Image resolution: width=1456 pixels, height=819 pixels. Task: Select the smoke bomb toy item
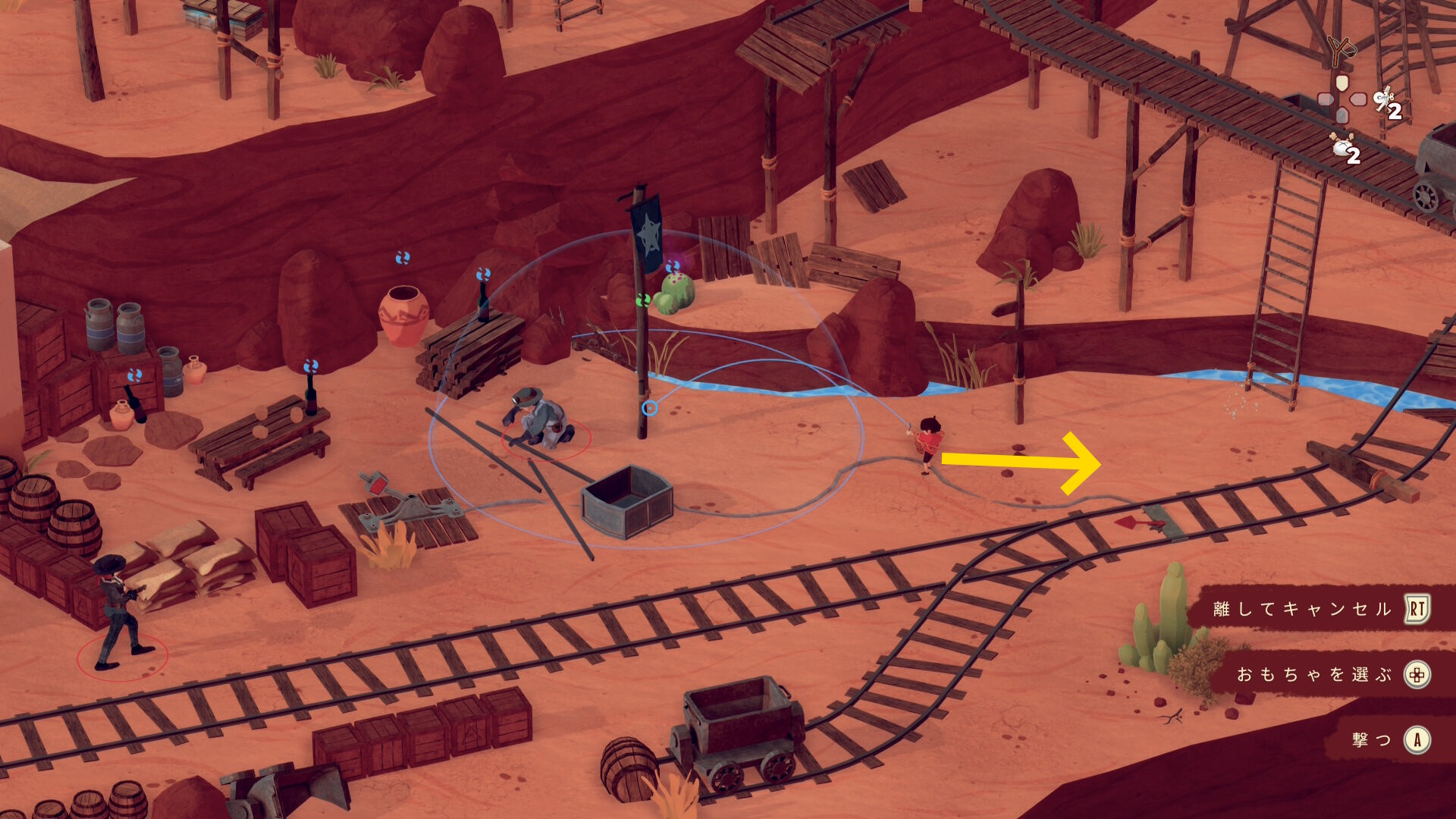(1342, 146)
